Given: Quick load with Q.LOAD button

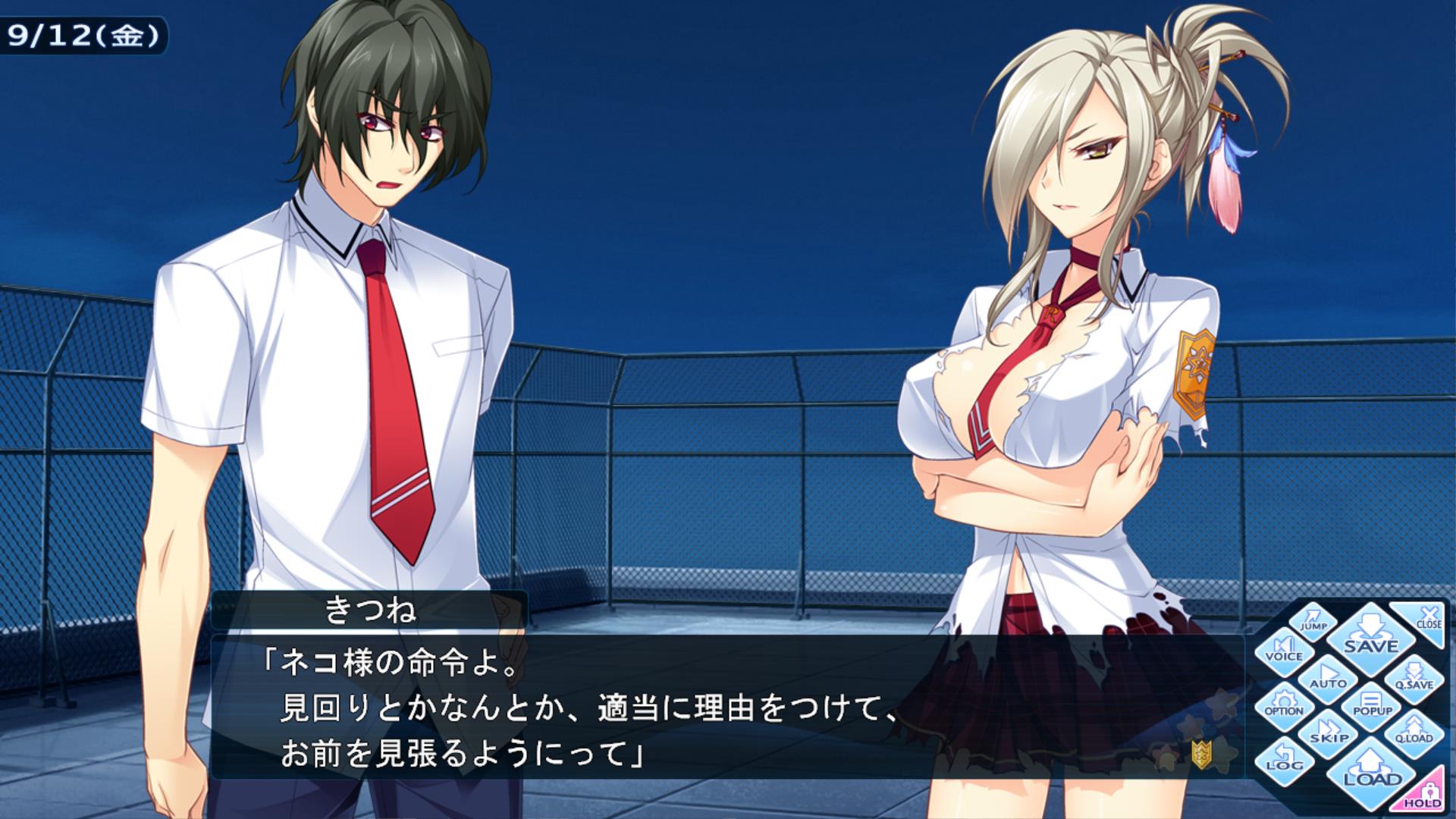Looking at the screenshot, I should click(1414, 732).
